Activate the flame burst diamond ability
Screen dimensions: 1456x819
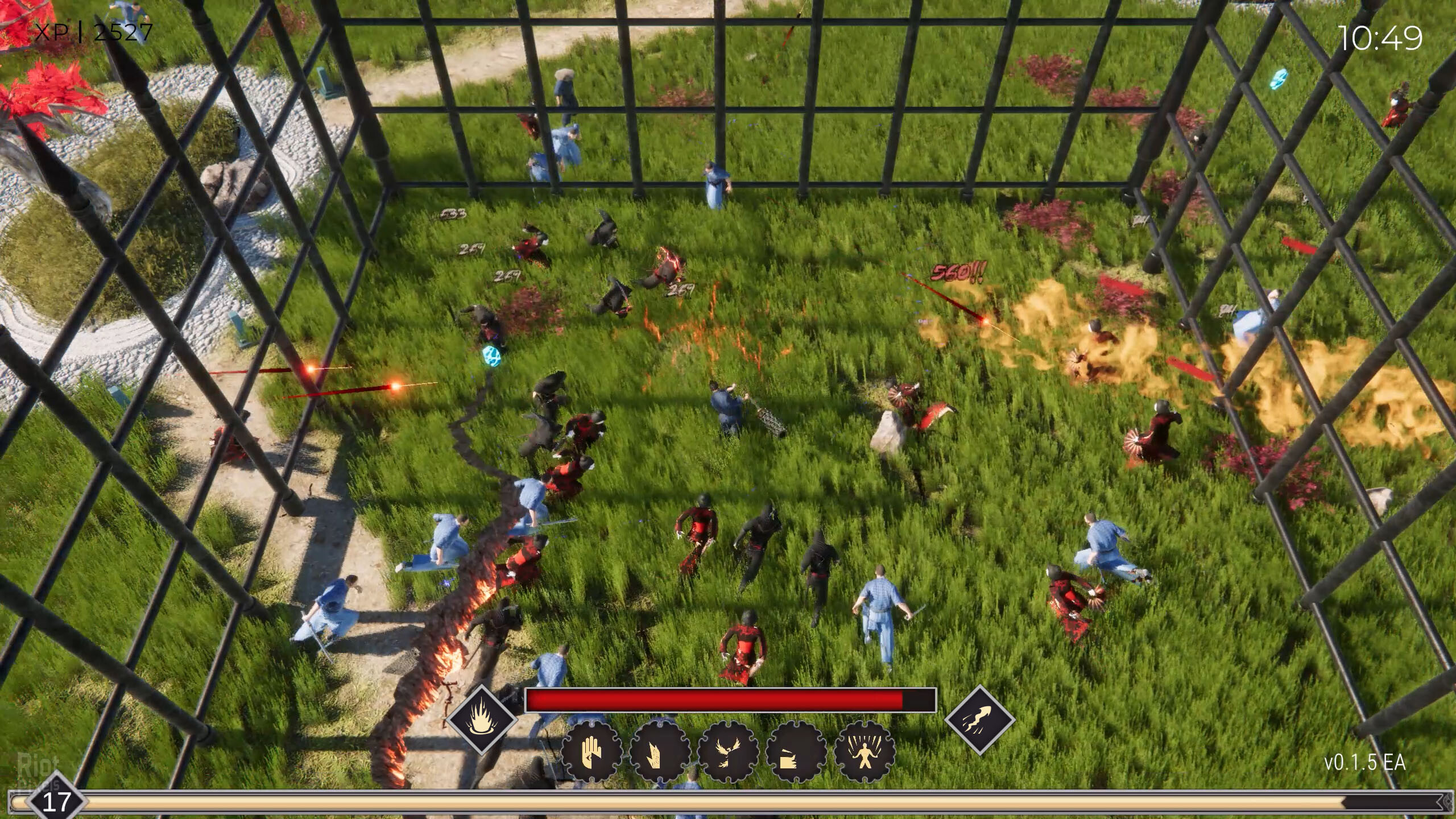[482, 719]
